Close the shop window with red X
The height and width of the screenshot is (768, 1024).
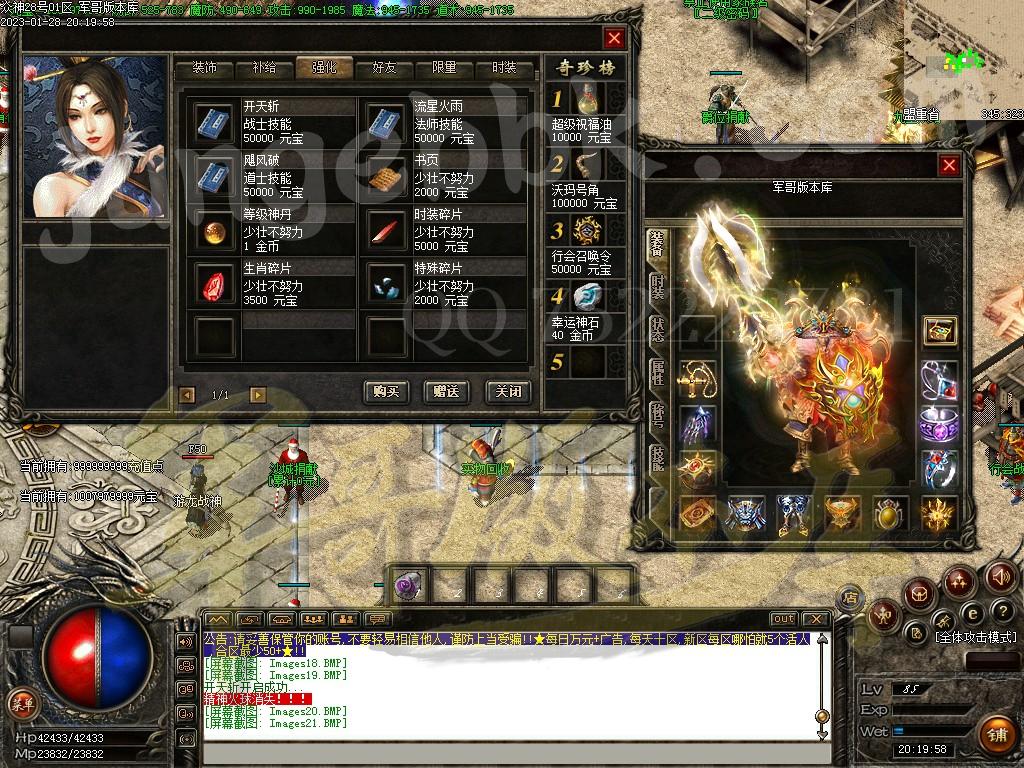pos(614,38)
